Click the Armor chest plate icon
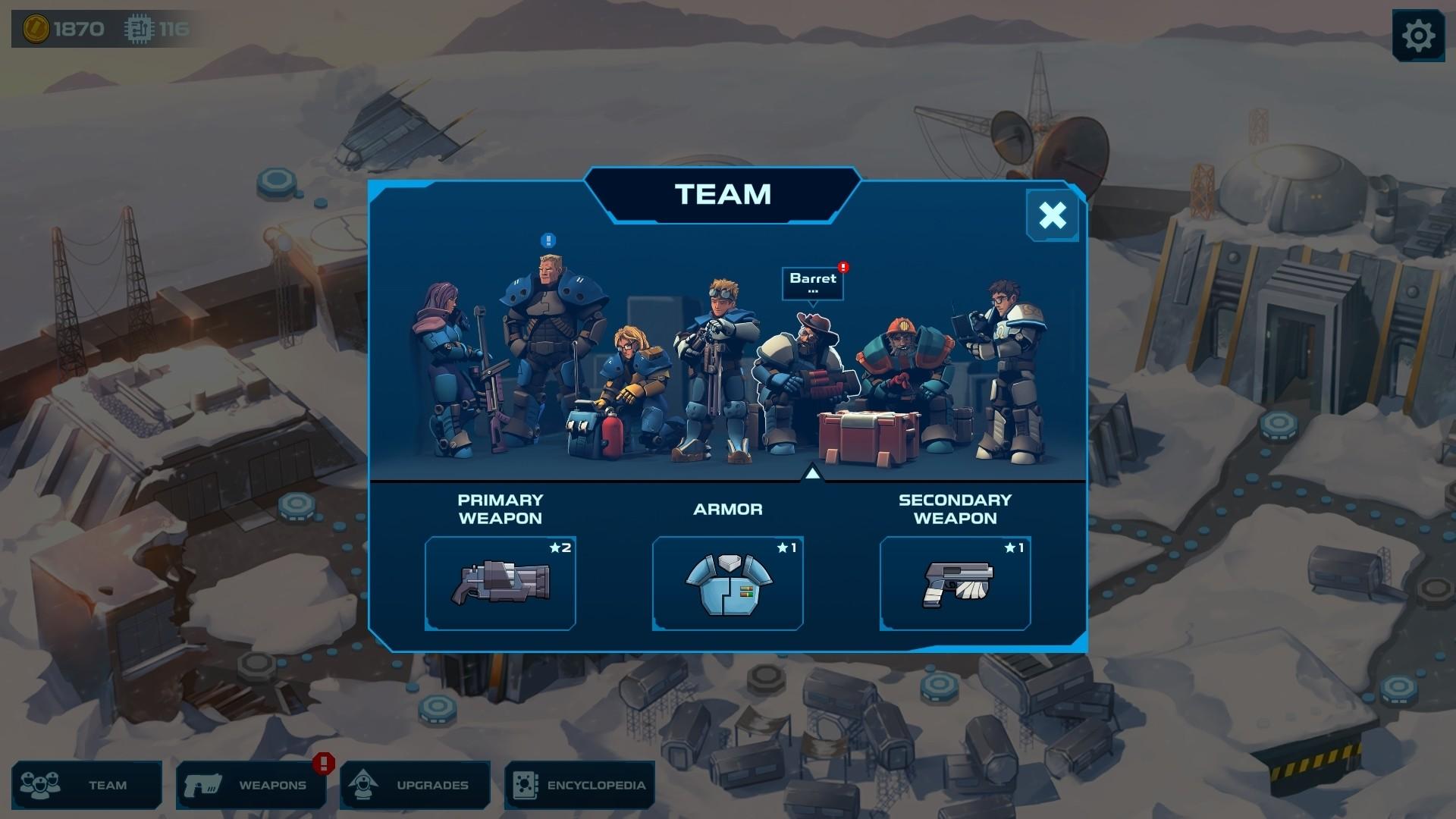Viewport: 1456px width, 819px height. [727, 584]
